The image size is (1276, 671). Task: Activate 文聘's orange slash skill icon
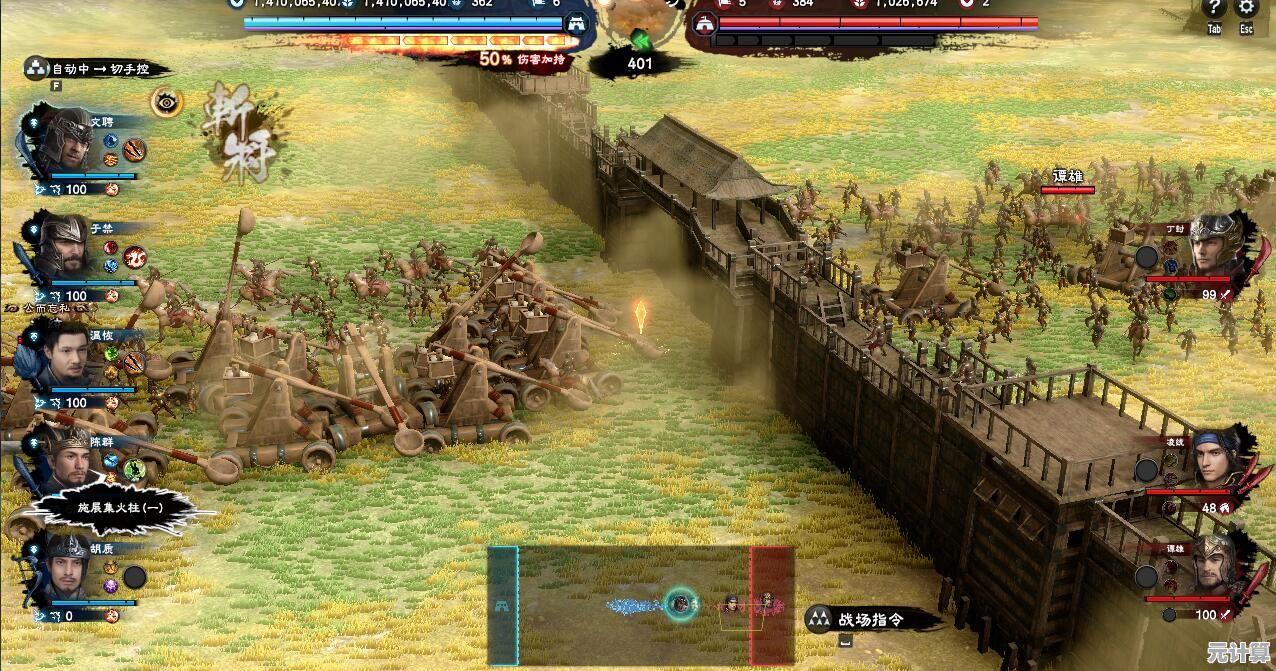pyautogui.click(x=134, y=150)
